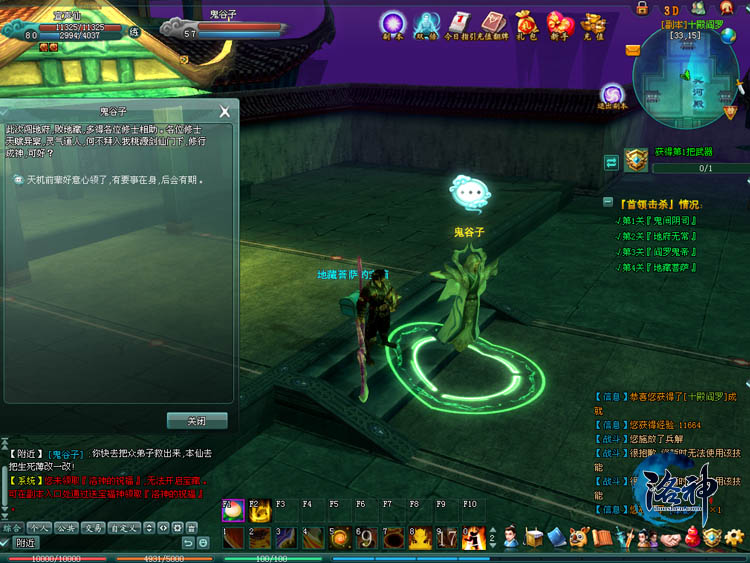
Task: Click the 关闭 button in the dialogue
Action: [197, 421]
